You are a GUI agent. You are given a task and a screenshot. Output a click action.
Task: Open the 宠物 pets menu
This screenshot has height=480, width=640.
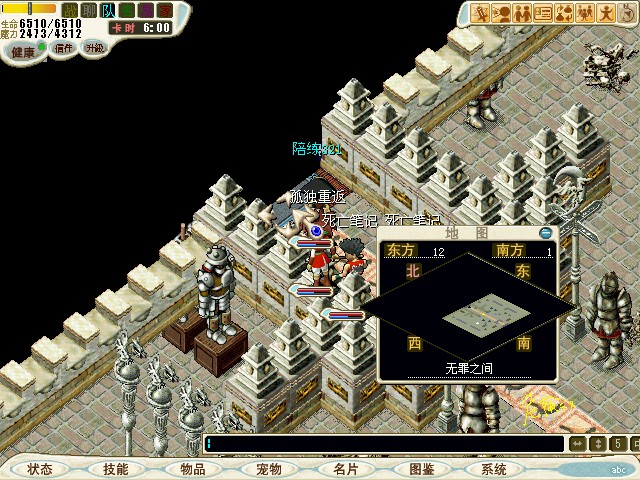[x=268, y=468]
